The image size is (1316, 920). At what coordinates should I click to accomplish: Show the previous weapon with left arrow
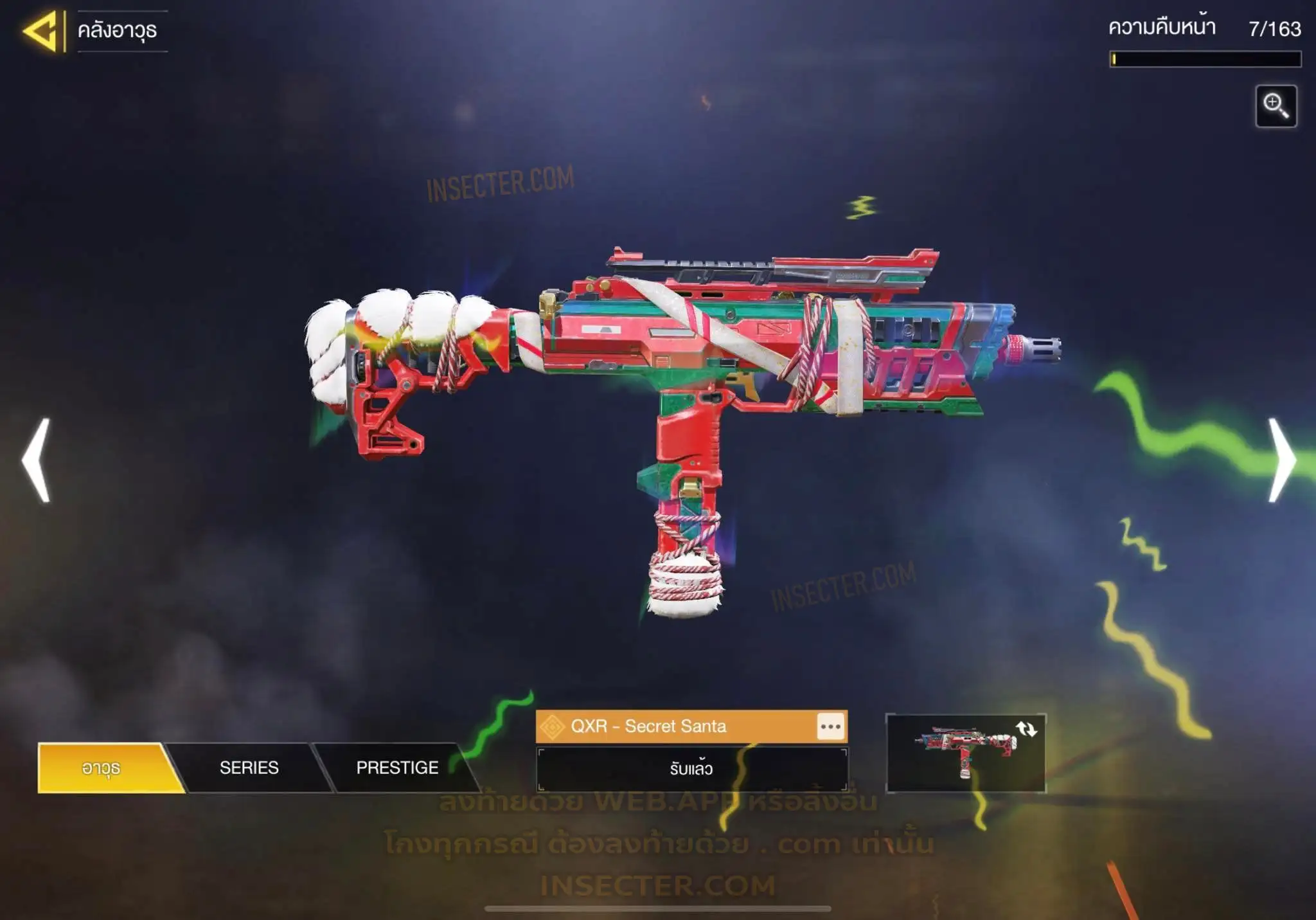pyautogui.click(x=36, y=460)
